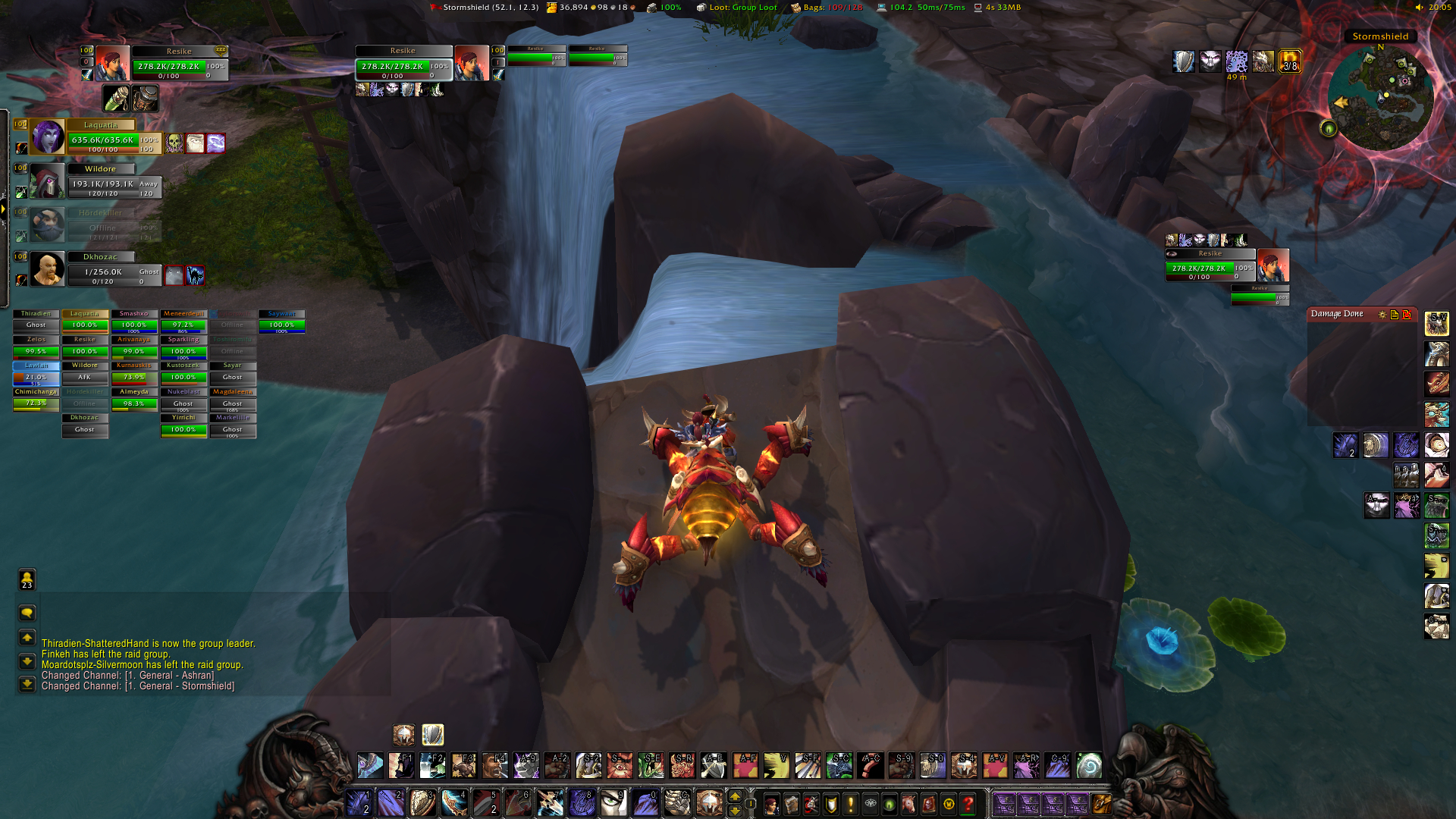Open the social friends button showing 23

pos(27,580)
